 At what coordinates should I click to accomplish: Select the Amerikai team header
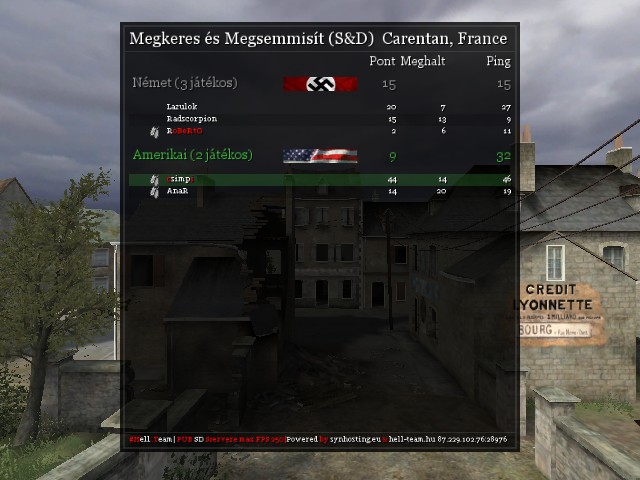pos(192,155)
